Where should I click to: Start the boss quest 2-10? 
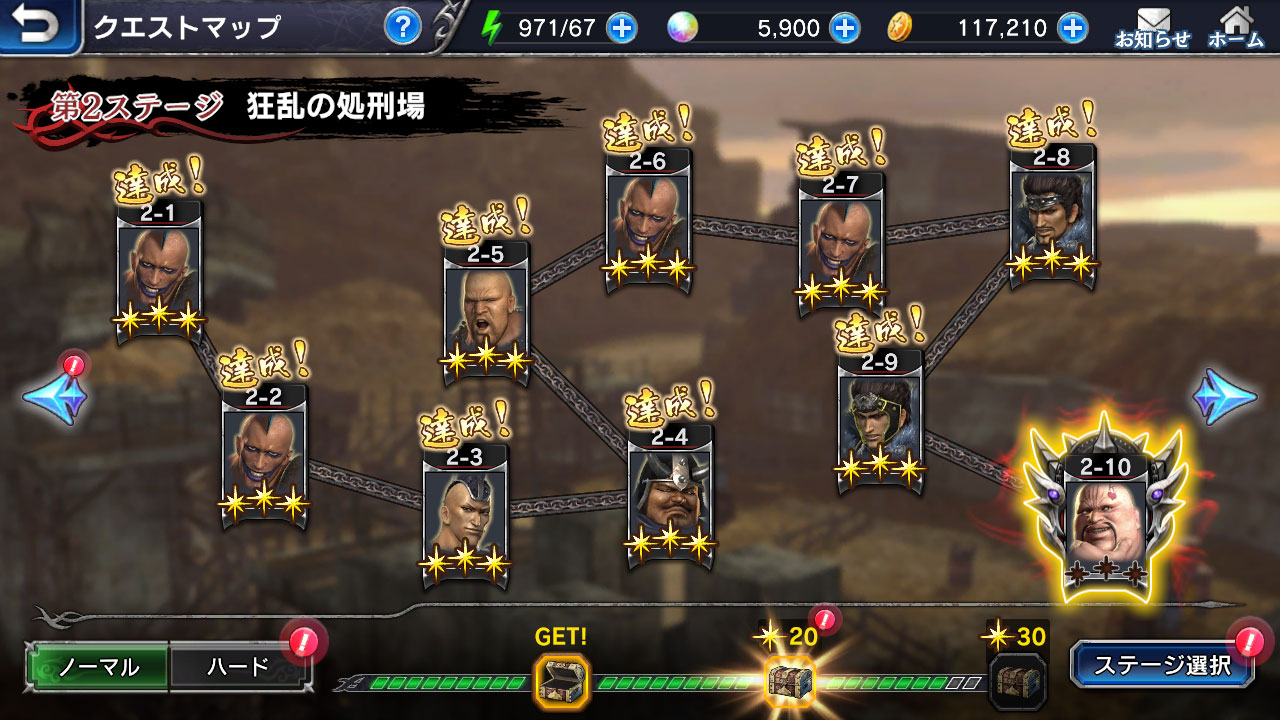(x=1105, y=520)
